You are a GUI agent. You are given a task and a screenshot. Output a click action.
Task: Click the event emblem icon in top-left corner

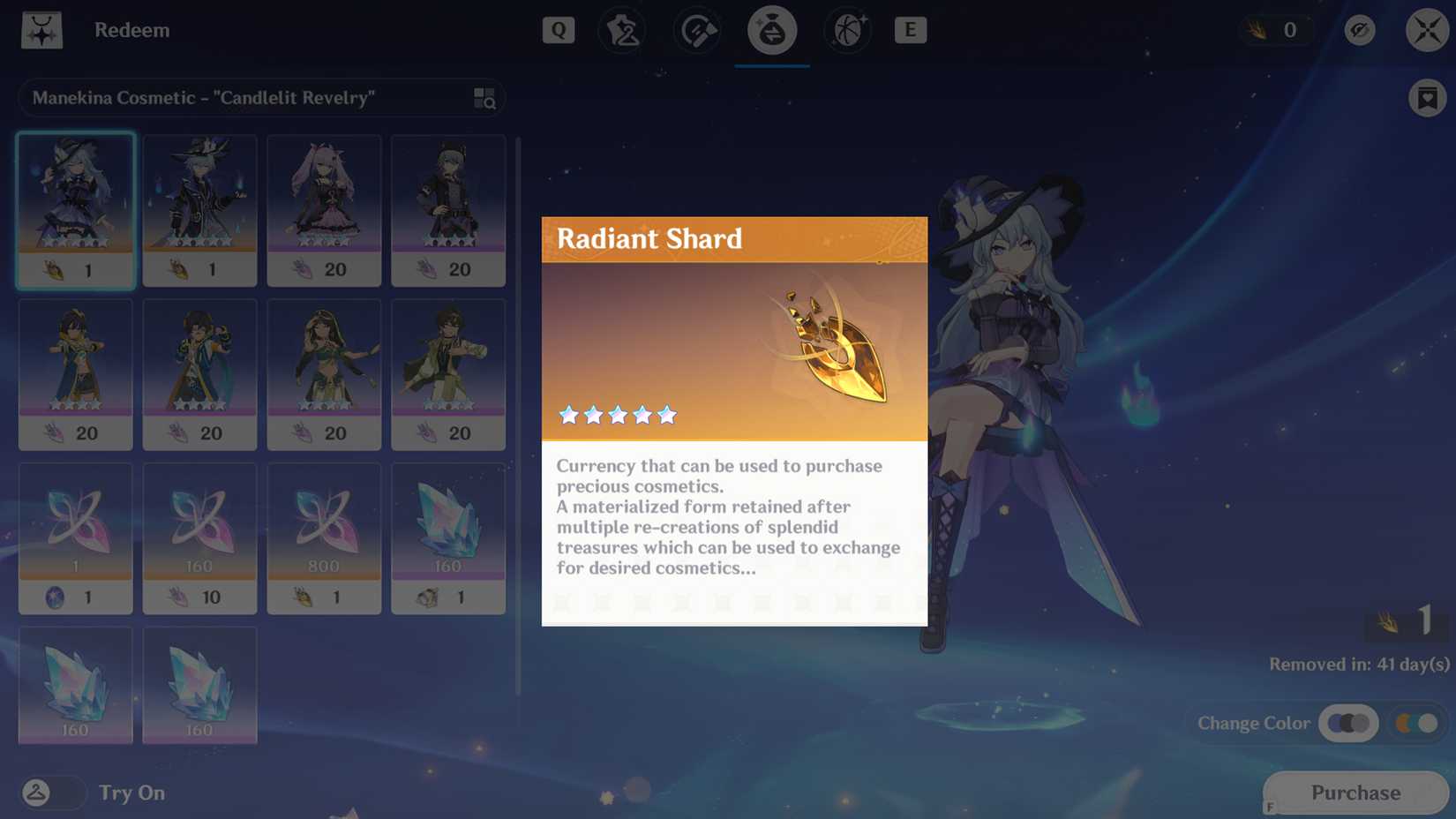pyautogui.click(x=41, y=29)
